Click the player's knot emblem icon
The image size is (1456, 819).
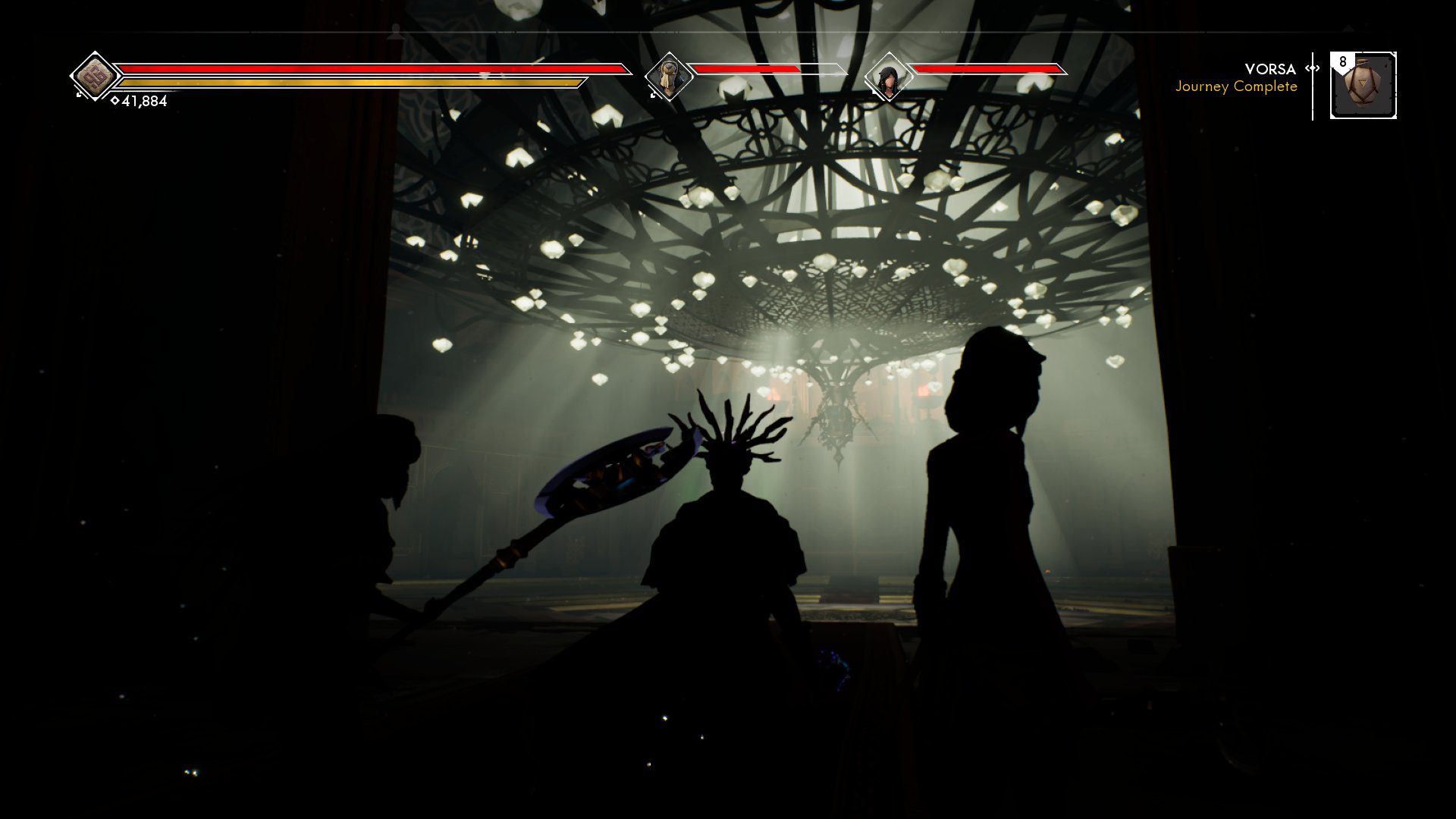click(95, 77)
